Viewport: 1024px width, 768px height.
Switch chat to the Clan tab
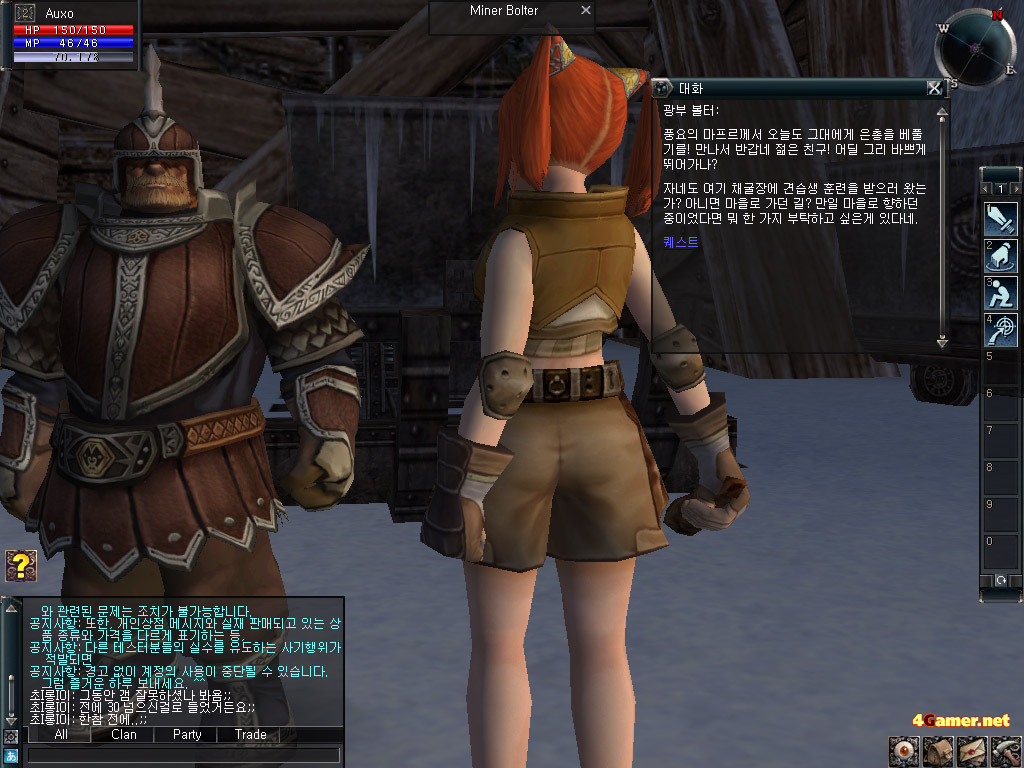click(x=124, y=734)
